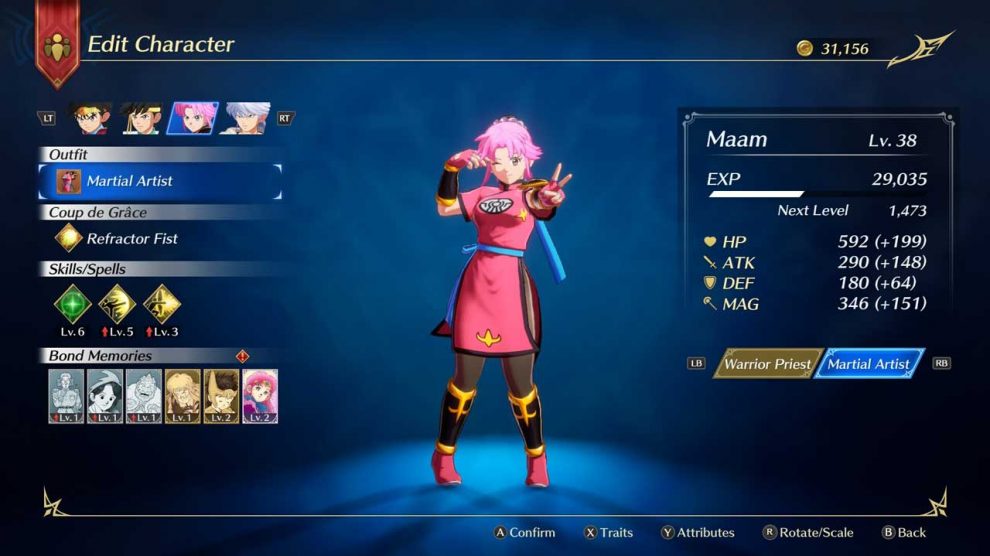
Task: Activate the Rotate/Scale option
Action: pos(810,533)
